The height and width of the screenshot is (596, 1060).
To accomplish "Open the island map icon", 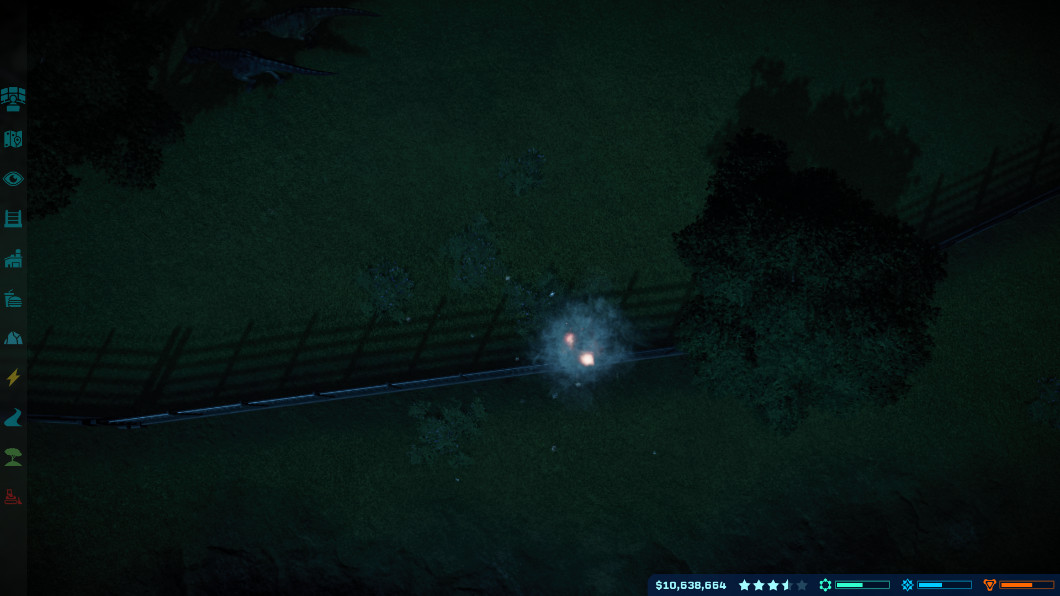I will pos(13,139).
